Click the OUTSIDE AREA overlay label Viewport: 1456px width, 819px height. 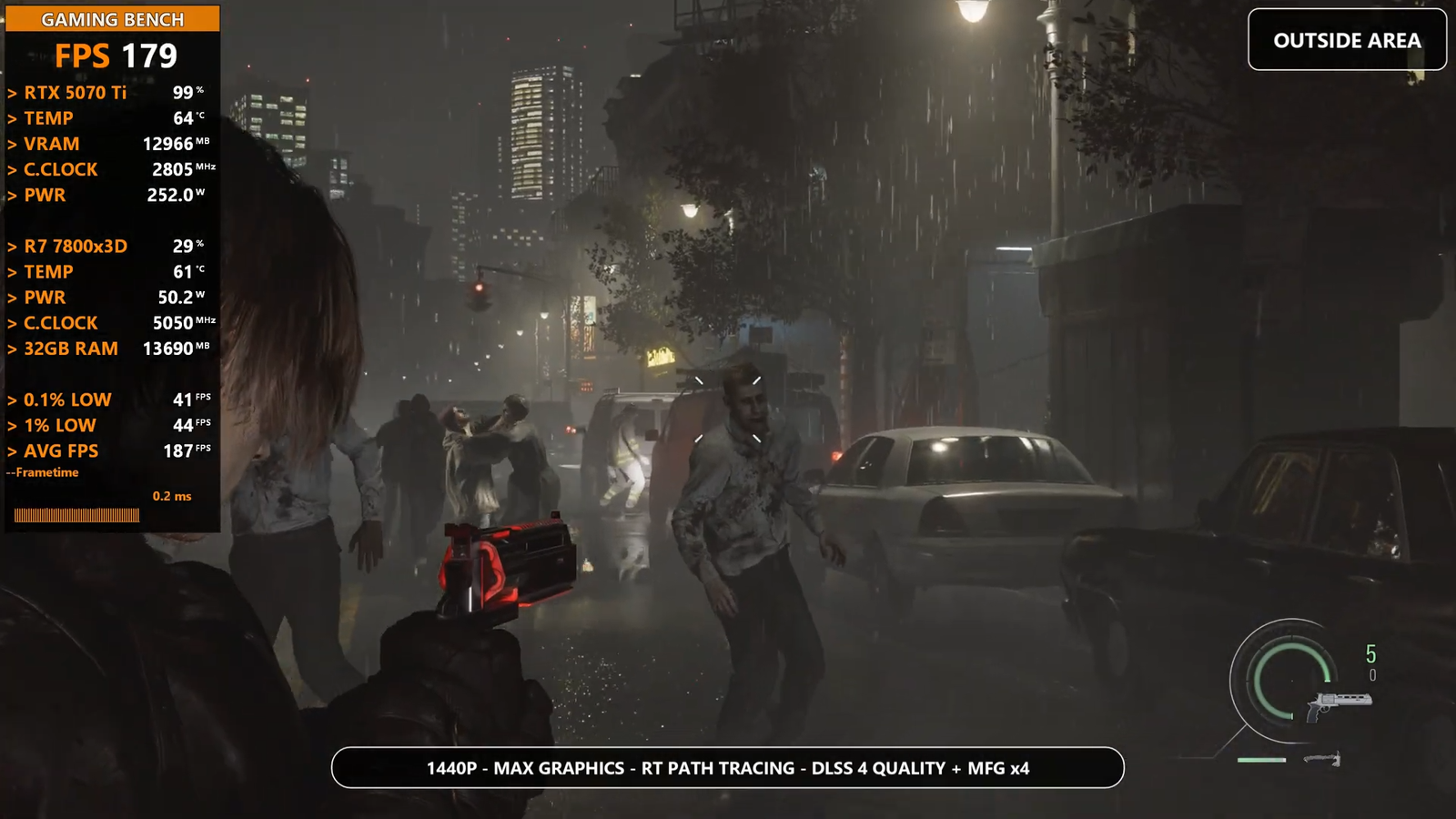(1347, 40)
